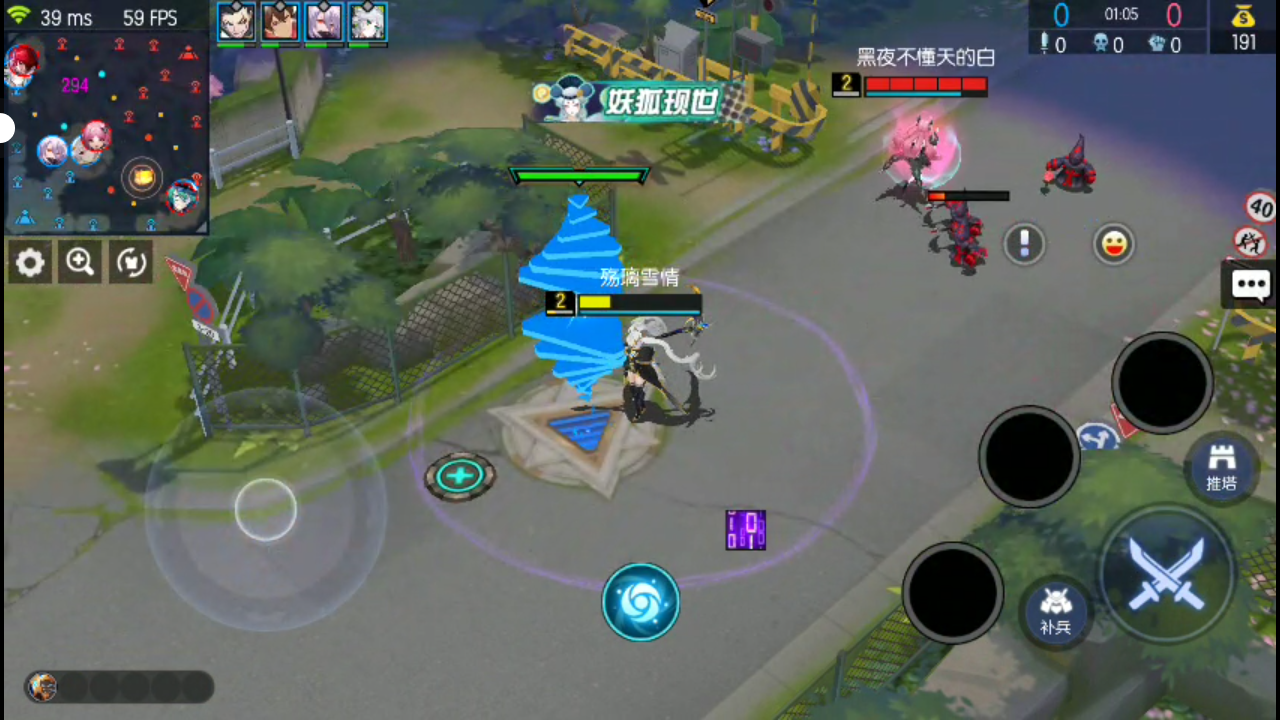Send the smiley emoji ping

(1114, 244)
